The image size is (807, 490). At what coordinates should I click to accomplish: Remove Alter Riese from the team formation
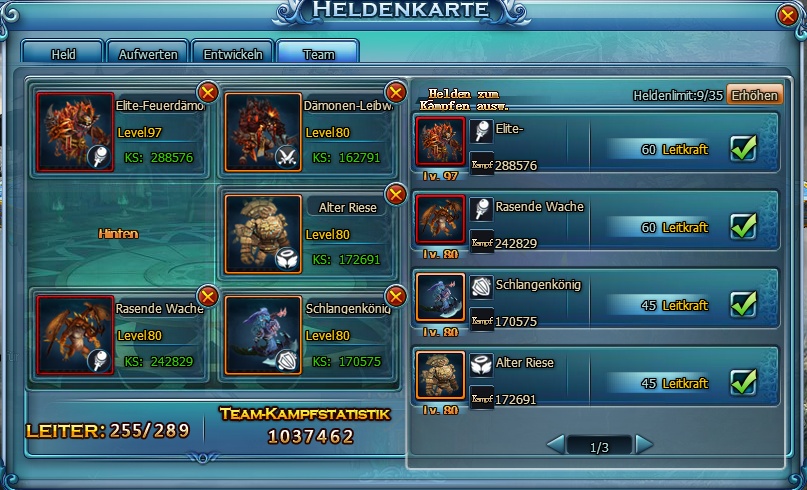[x=396, y=194]
